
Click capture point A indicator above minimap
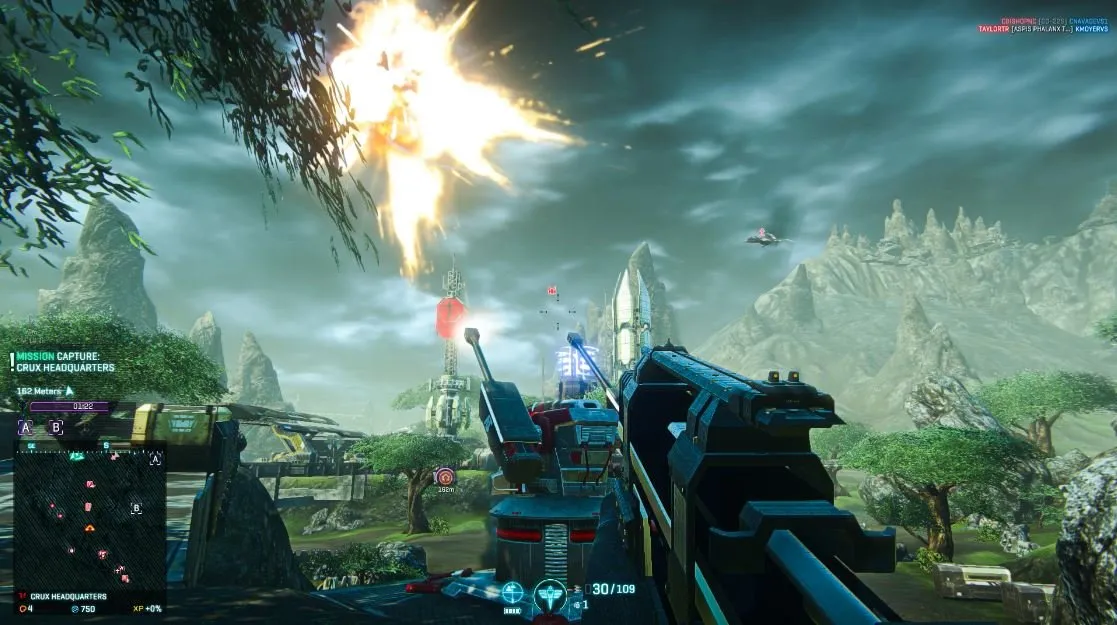point(25,428)
